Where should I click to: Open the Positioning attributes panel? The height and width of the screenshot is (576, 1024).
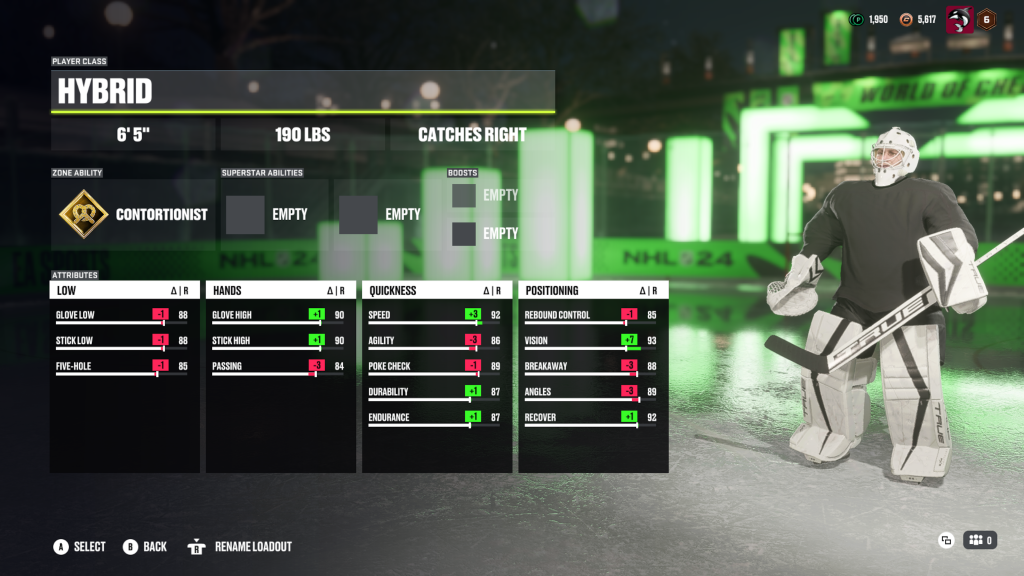click(593, 290)
